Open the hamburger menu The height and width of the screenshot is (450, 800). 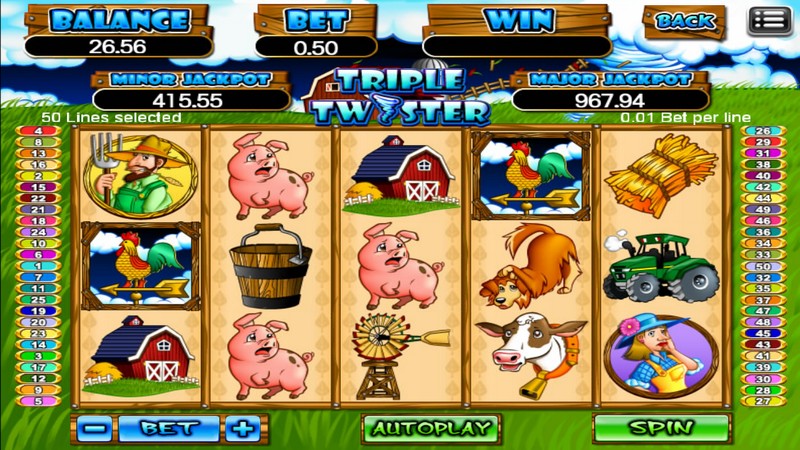tap(768, 20)
